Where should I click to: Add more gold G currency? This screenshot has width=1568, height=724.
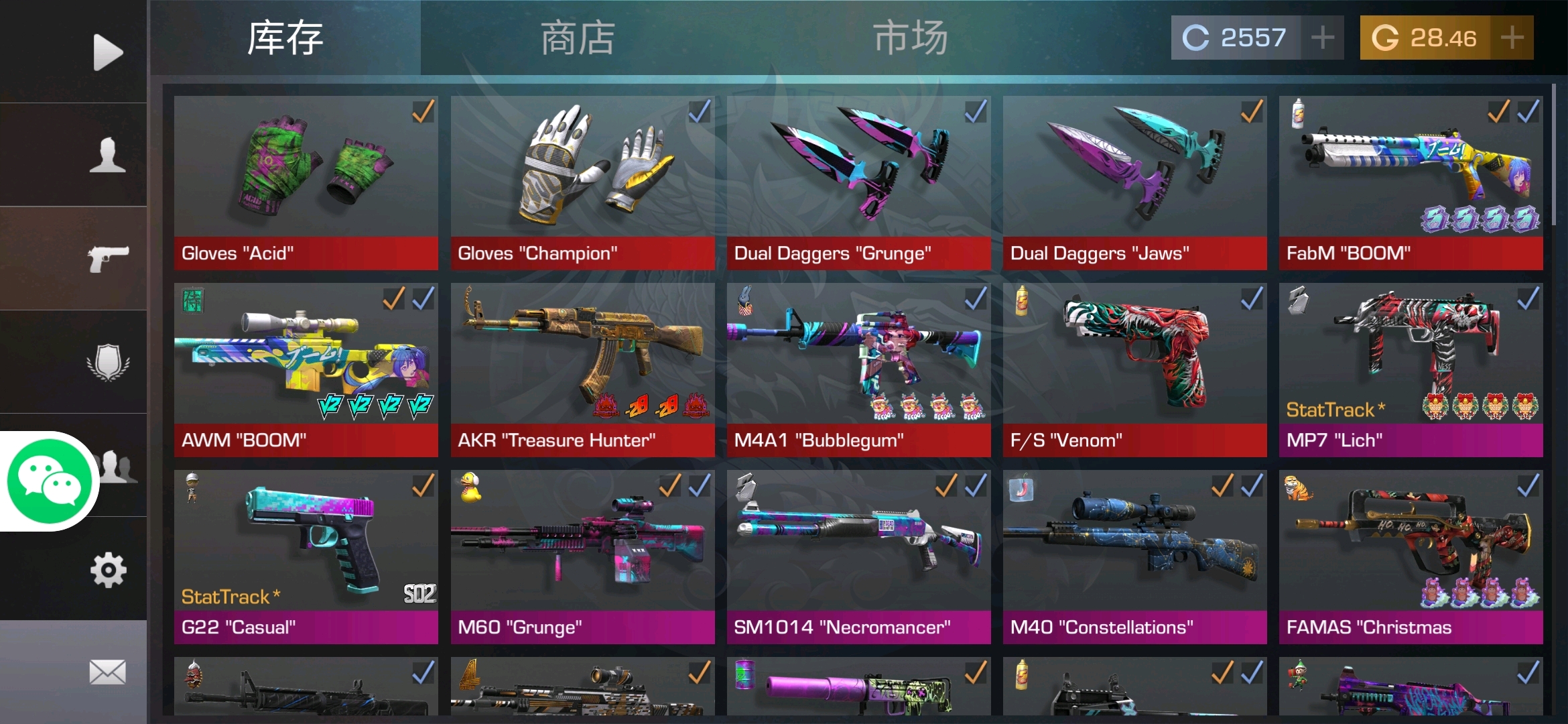tap(1512, 38)
